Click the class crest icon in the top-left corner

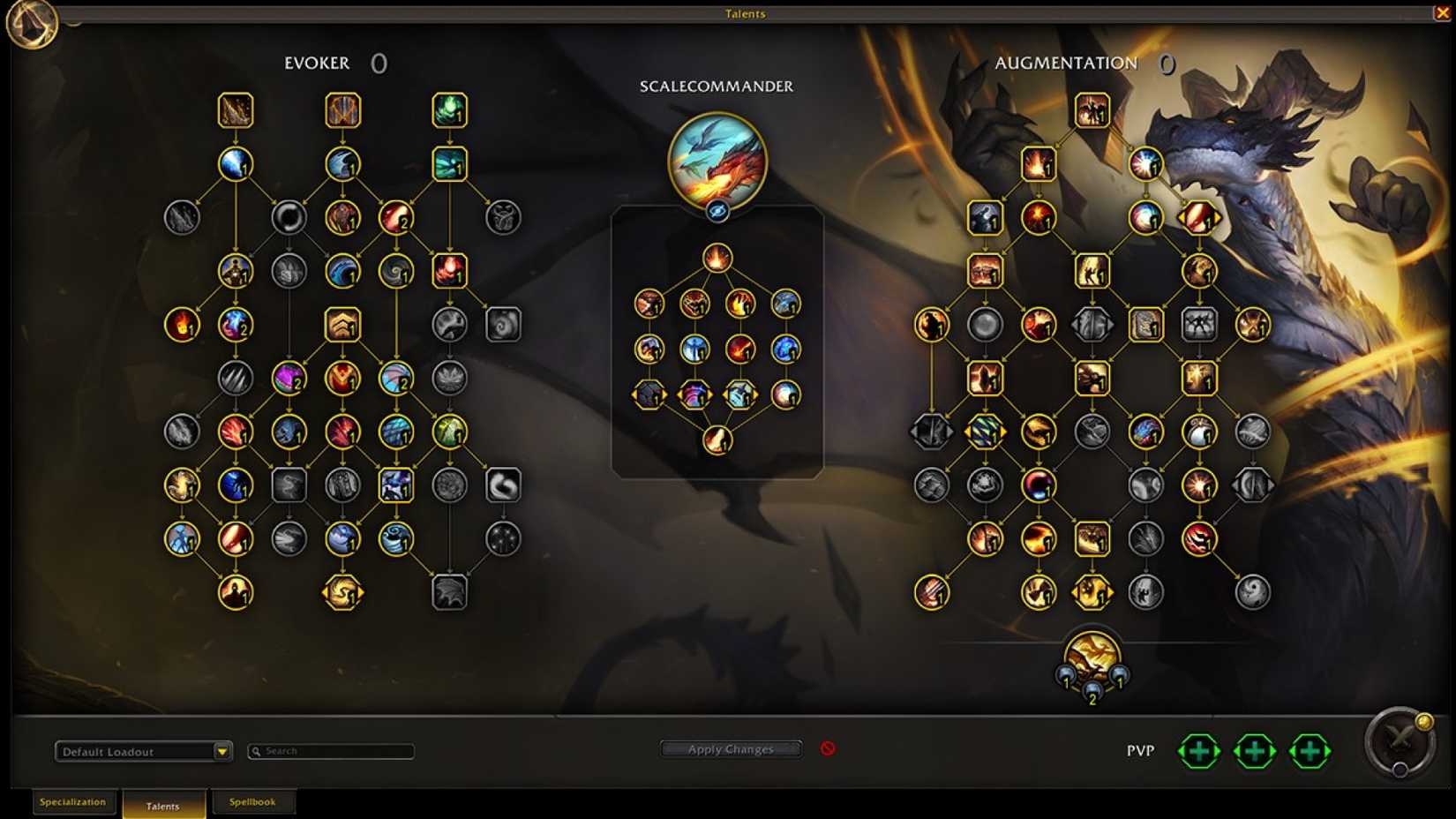point(34,26)
